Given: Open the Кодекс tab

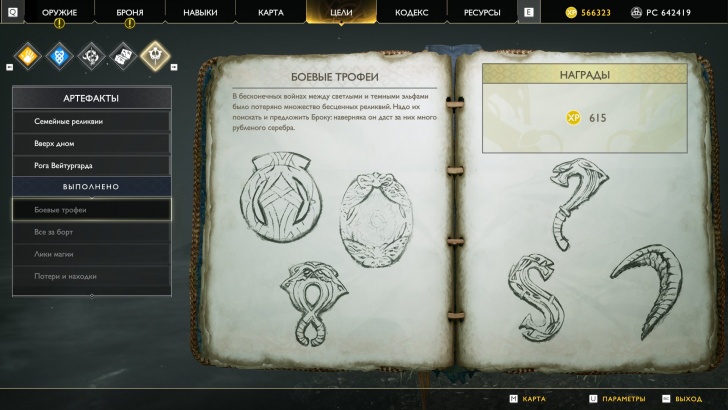Looking at the screenshot, I should [x=411, y=12].
